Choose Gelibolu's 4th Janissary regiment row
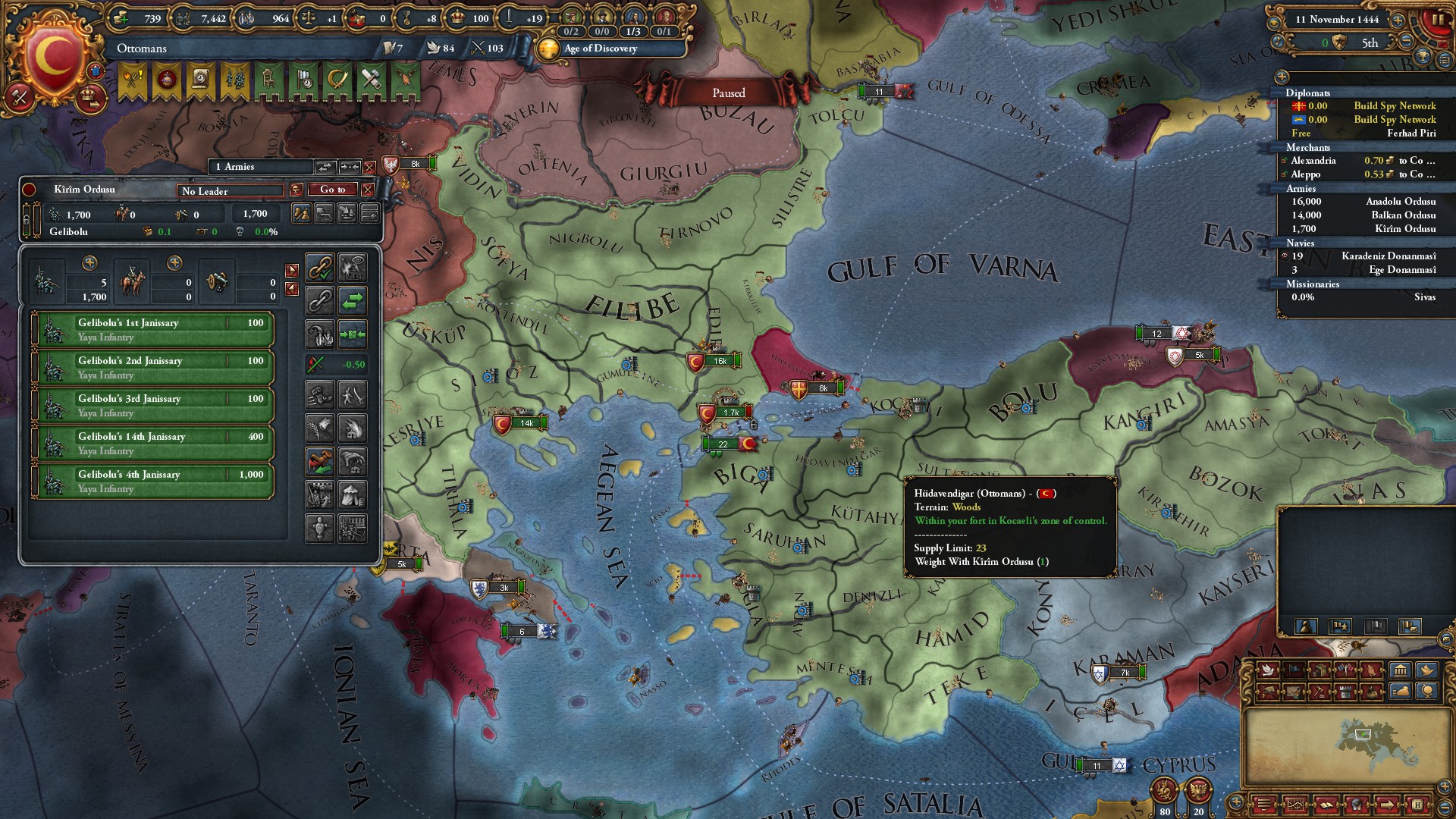The image size is (1456, 819). coord(153,482)
